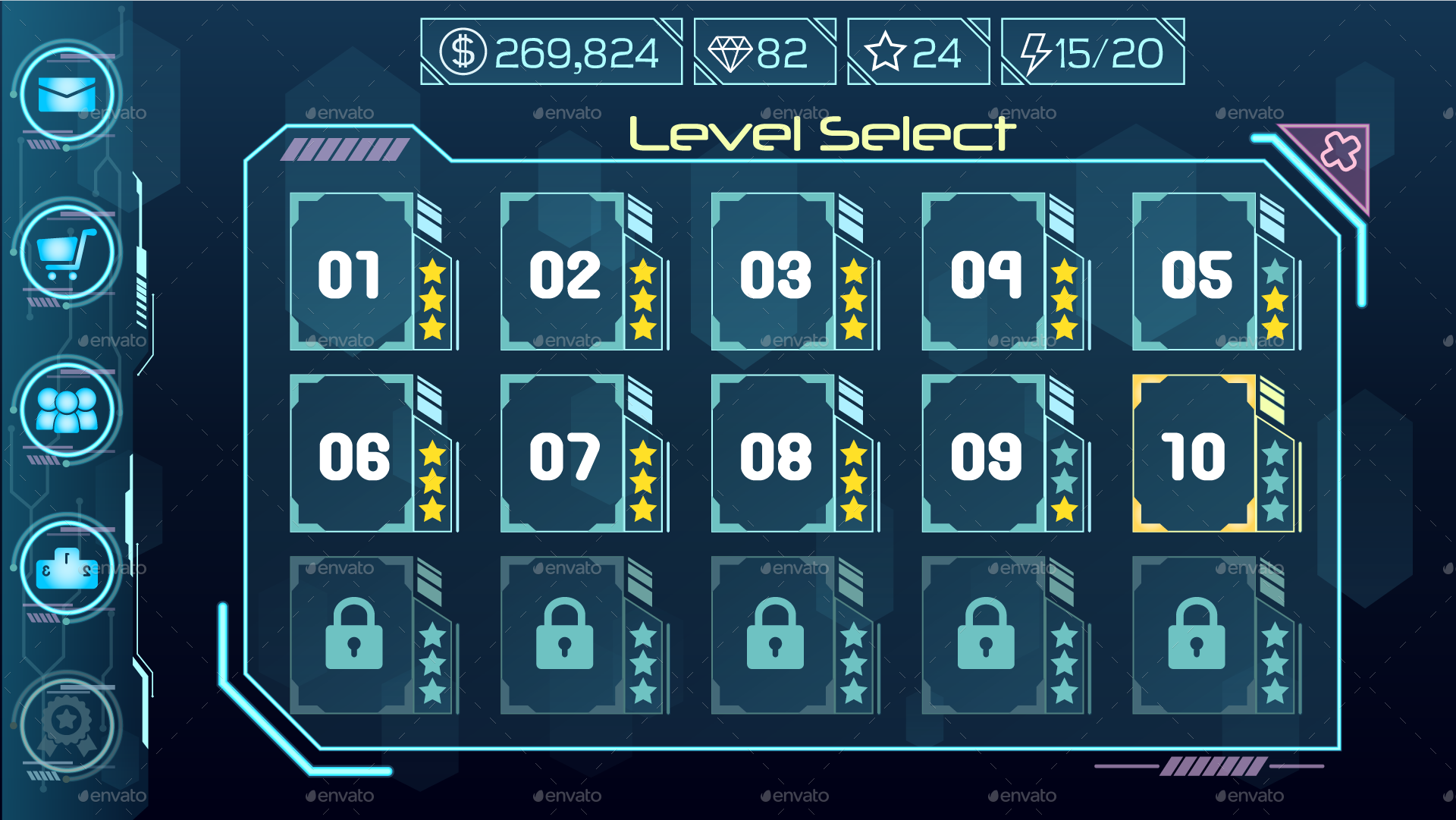
Task: Select level 01
Action: (x=353, y=273)
